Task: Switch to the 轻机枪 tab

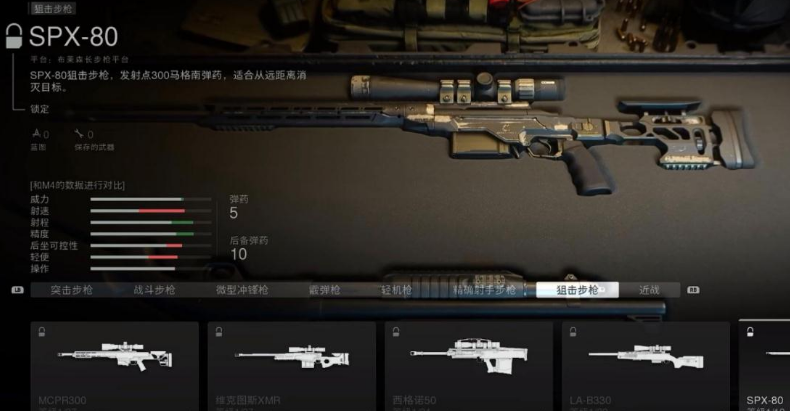Action: (398, 290)
